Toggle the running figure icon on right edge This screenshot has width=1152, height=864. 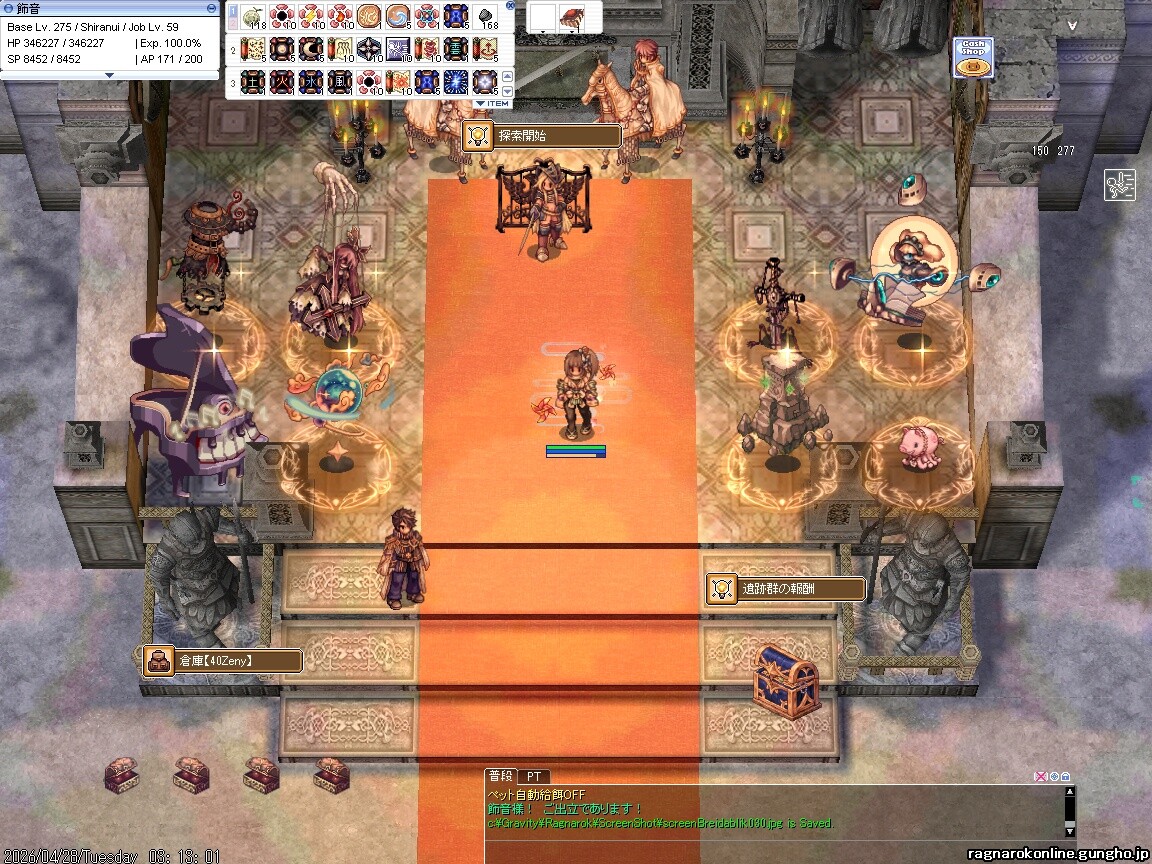pos(1119,185)
